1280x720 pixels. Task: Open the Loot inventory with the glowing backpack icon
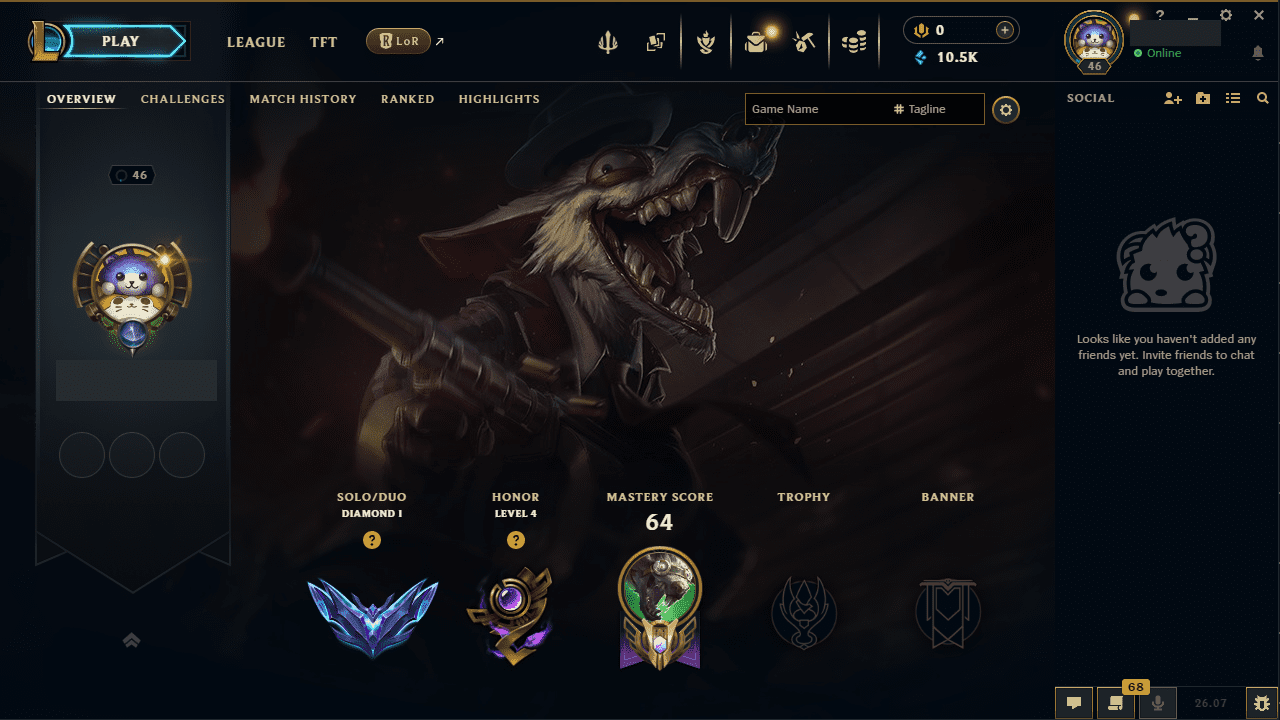pos(756,43)
